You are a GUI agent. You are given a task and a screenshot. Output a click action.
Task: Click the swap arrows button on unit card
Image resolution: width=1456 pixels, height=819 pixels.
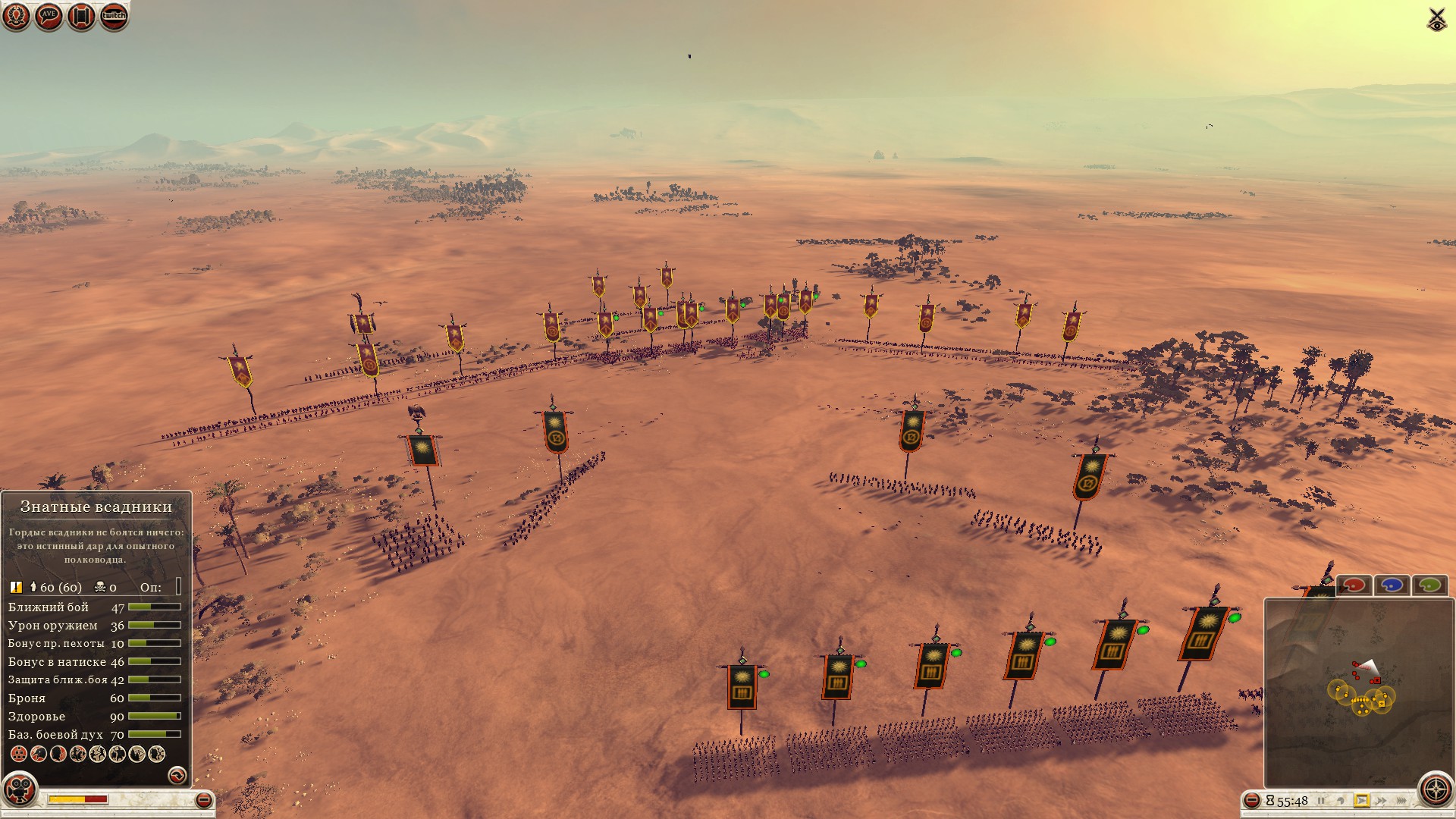177,774
